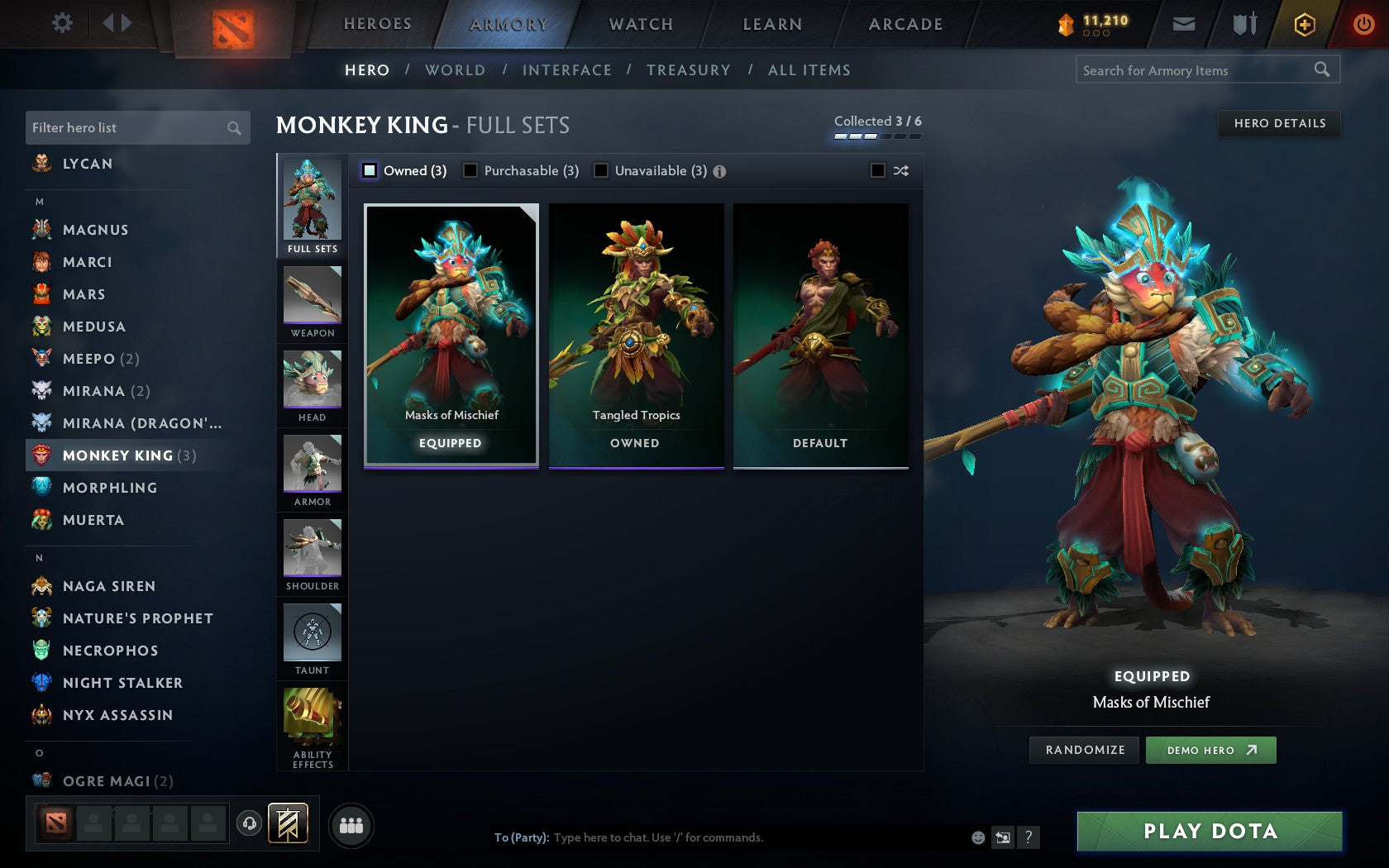Open the Watch menu

tap(640, 24)
